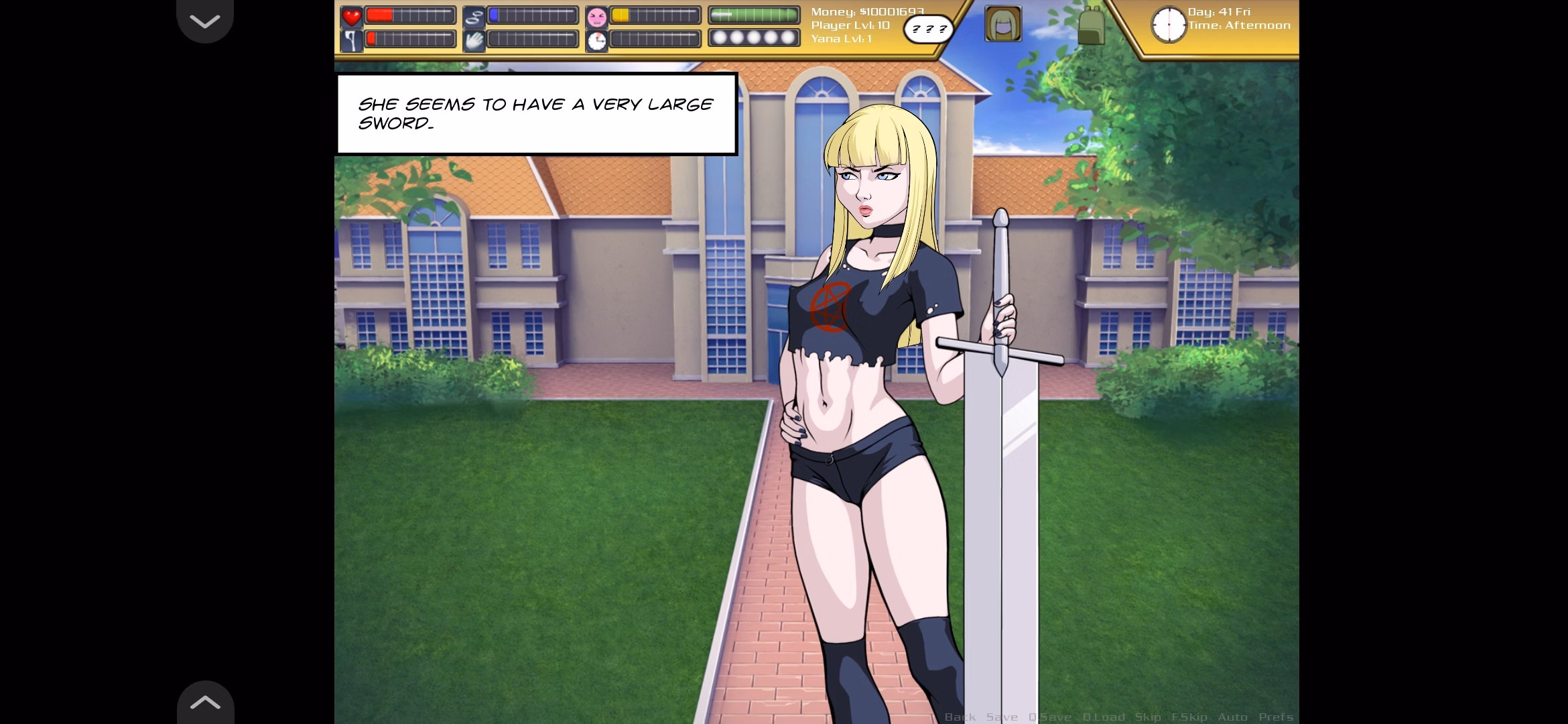Open Prefs settings
The image size is (1568, 724).
tap(1275, 717)
